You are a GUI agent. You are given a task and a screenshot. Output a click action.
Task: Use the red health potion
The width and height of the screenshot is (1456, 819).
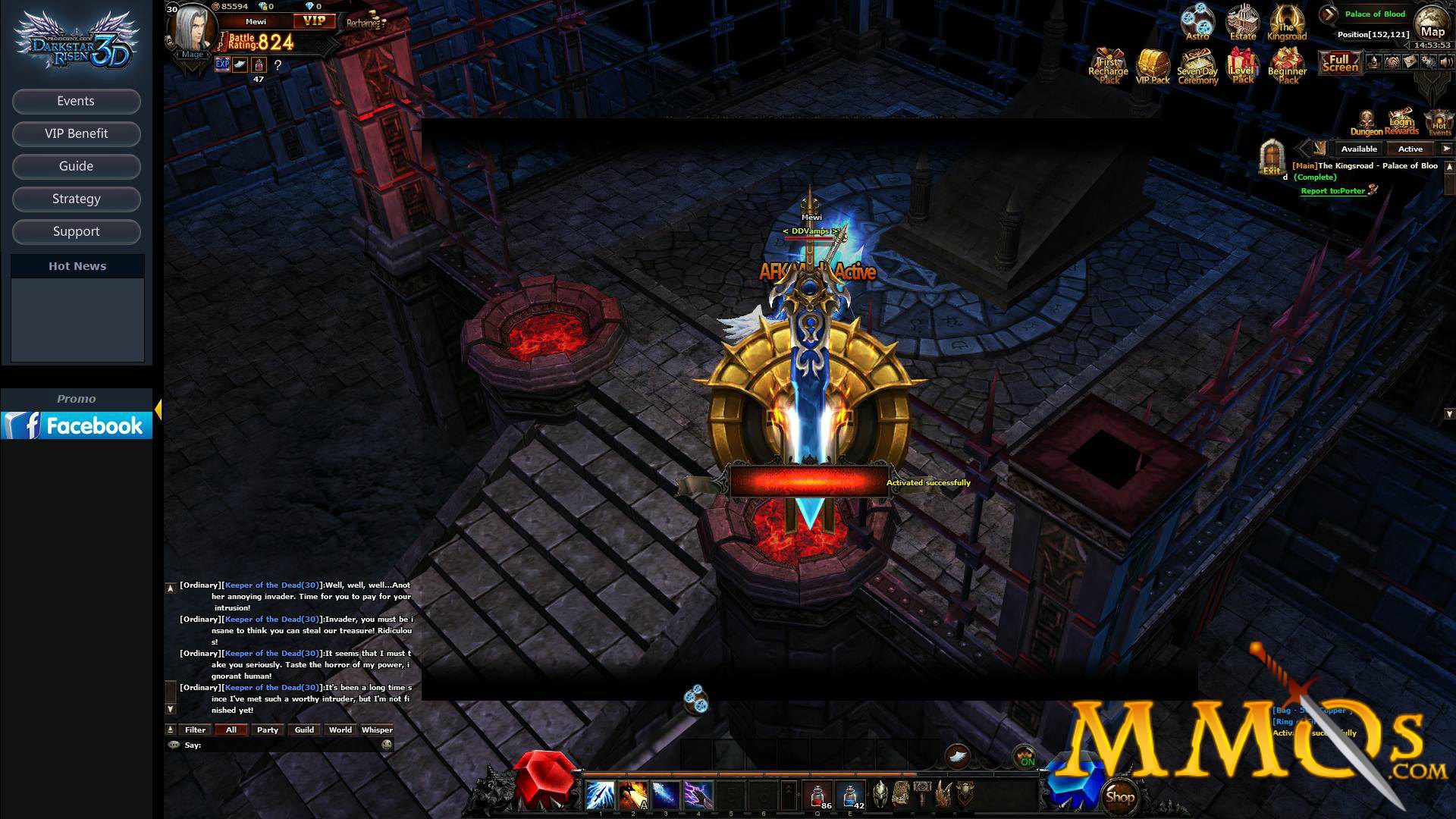(x=818, y=795)
